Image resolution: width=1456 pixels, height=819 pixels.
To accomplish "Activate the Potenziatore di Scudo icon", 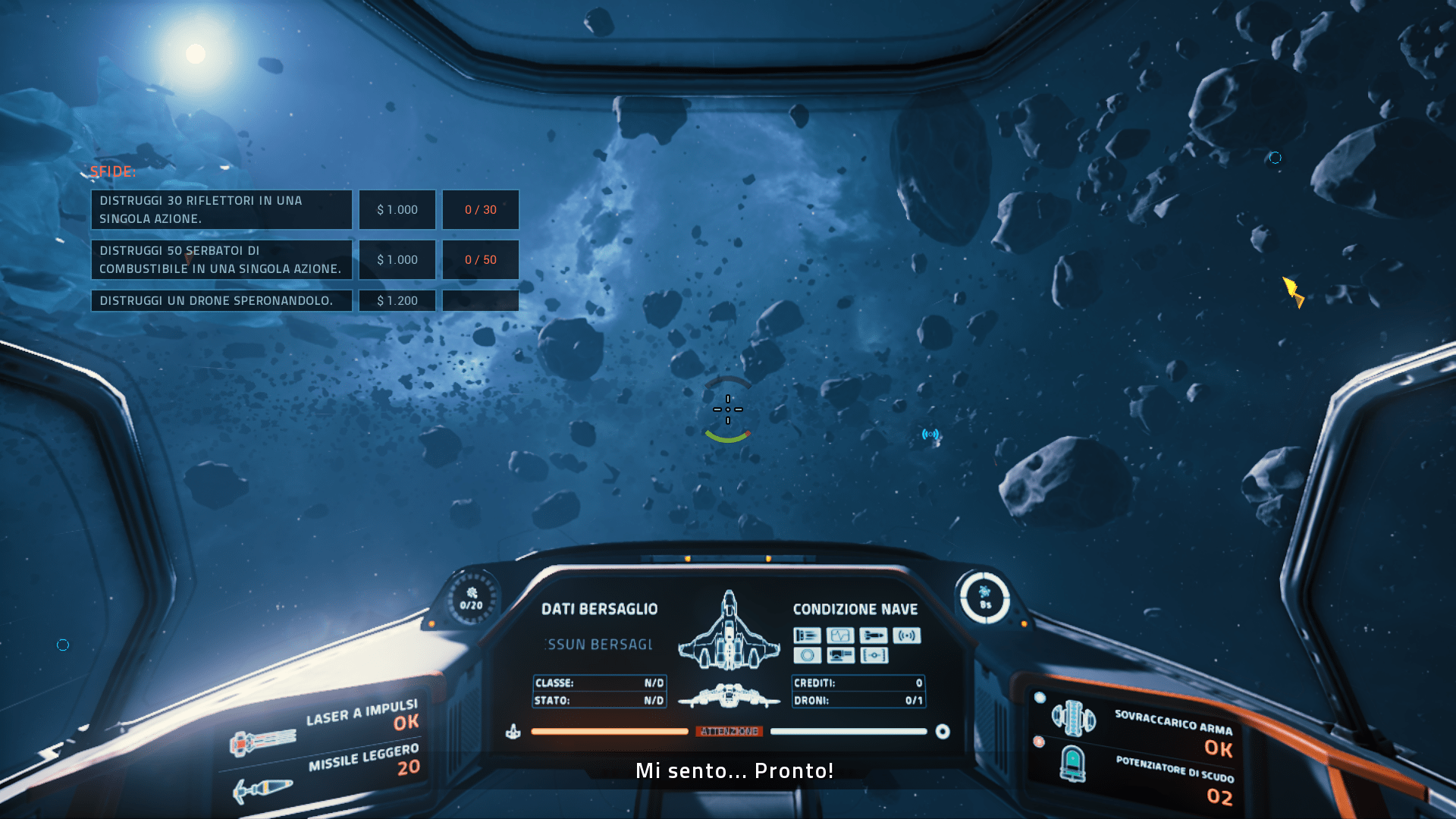I will click(x=1072, y=763).
